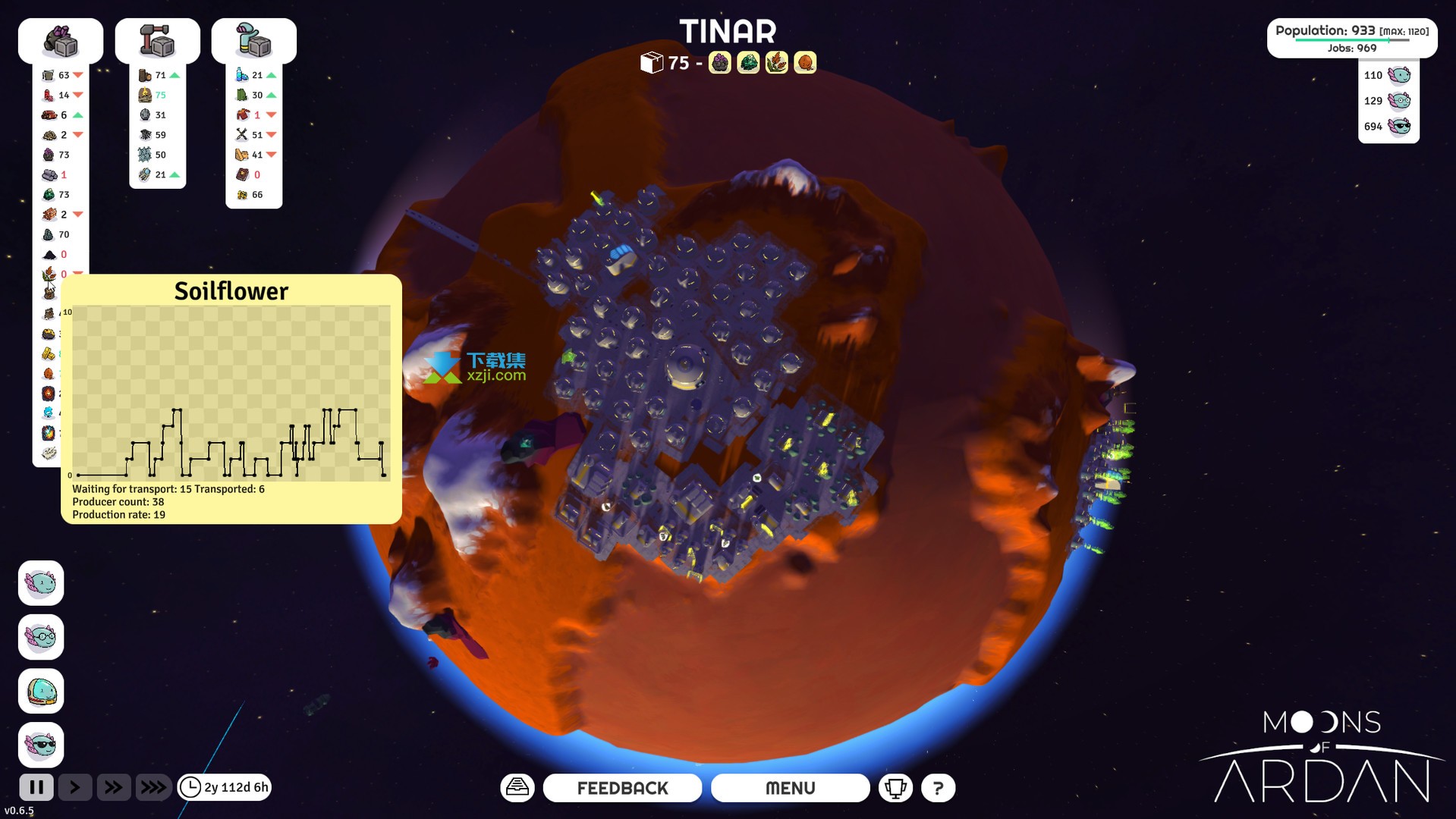Open the consumer goods category header
This screenshot has height=819, width=1456.
(253, 41)
